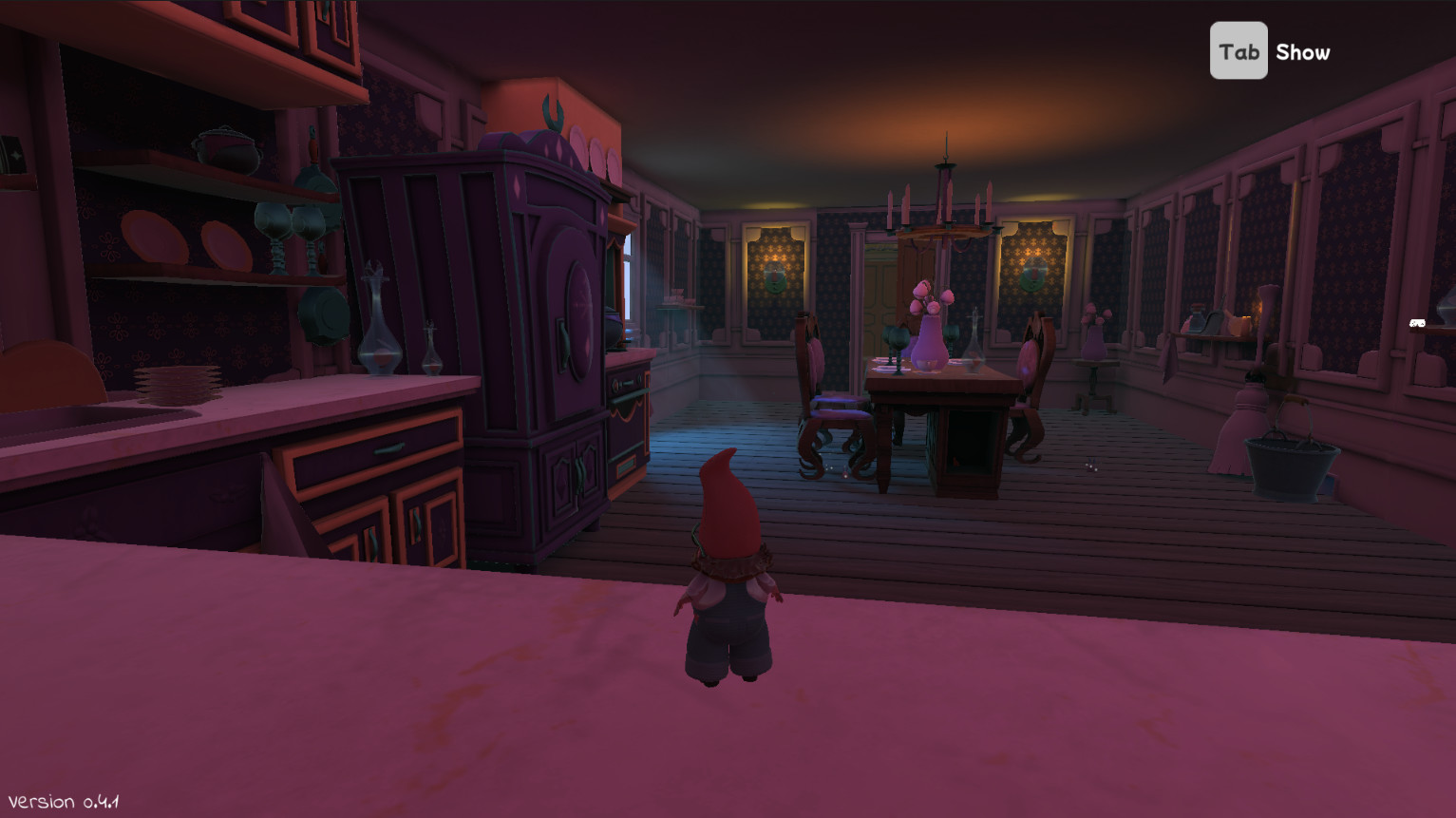Image resolution: width=1456 pixels, height=818 pixels.
Task: Open the lower kitchen cupboard drawer
Action: [x=389, y=447]
